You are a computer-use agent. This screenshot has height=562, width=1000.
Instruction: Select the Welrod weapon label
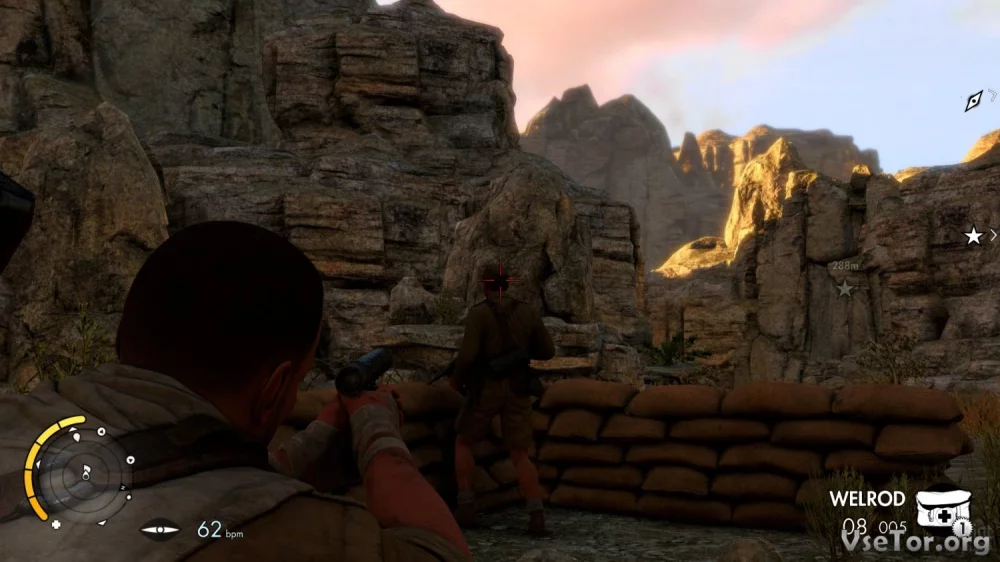[866, 498]
